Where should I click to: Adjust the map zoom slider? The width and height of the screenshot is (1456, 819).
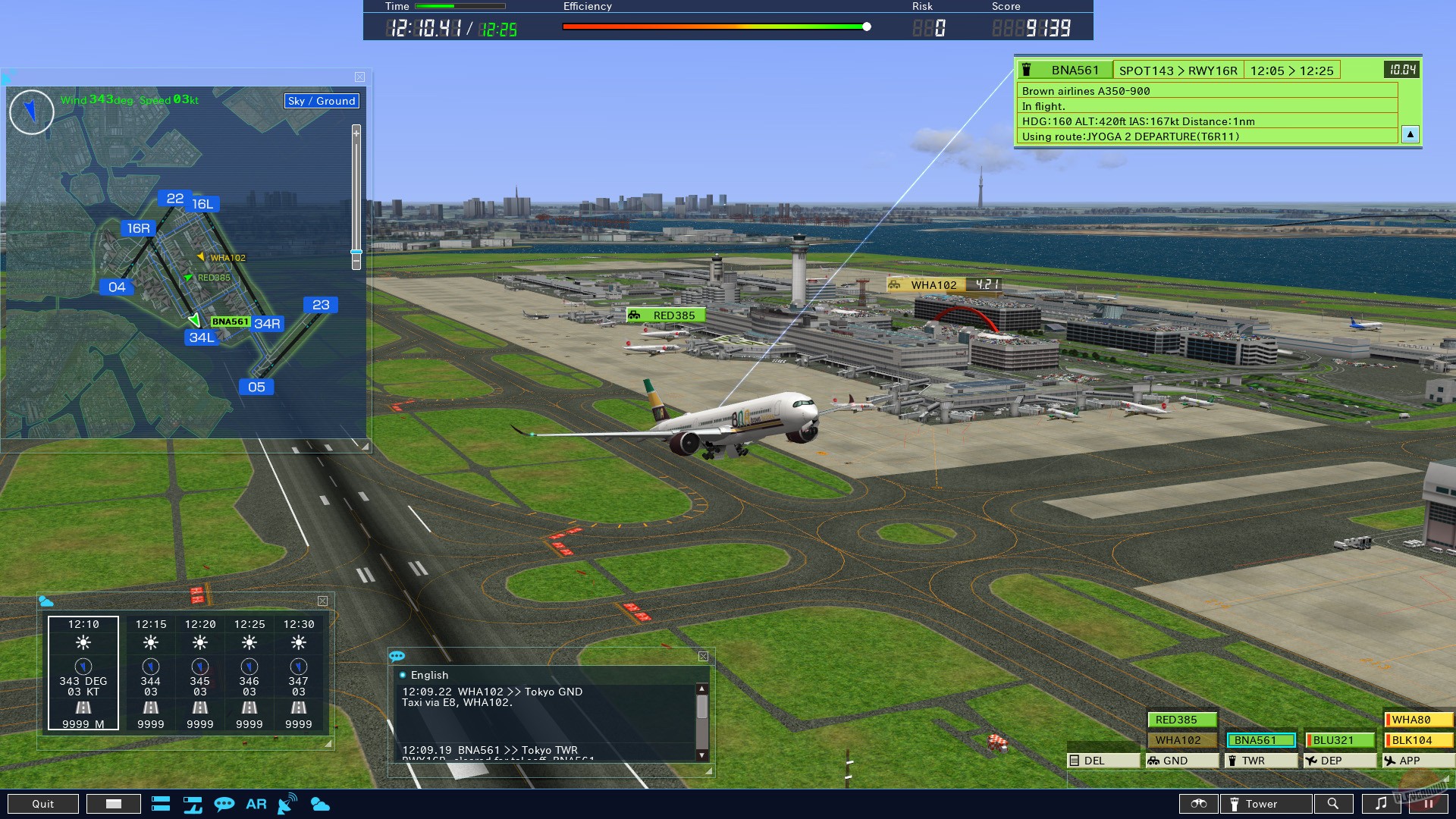click(x=354, y=253)
